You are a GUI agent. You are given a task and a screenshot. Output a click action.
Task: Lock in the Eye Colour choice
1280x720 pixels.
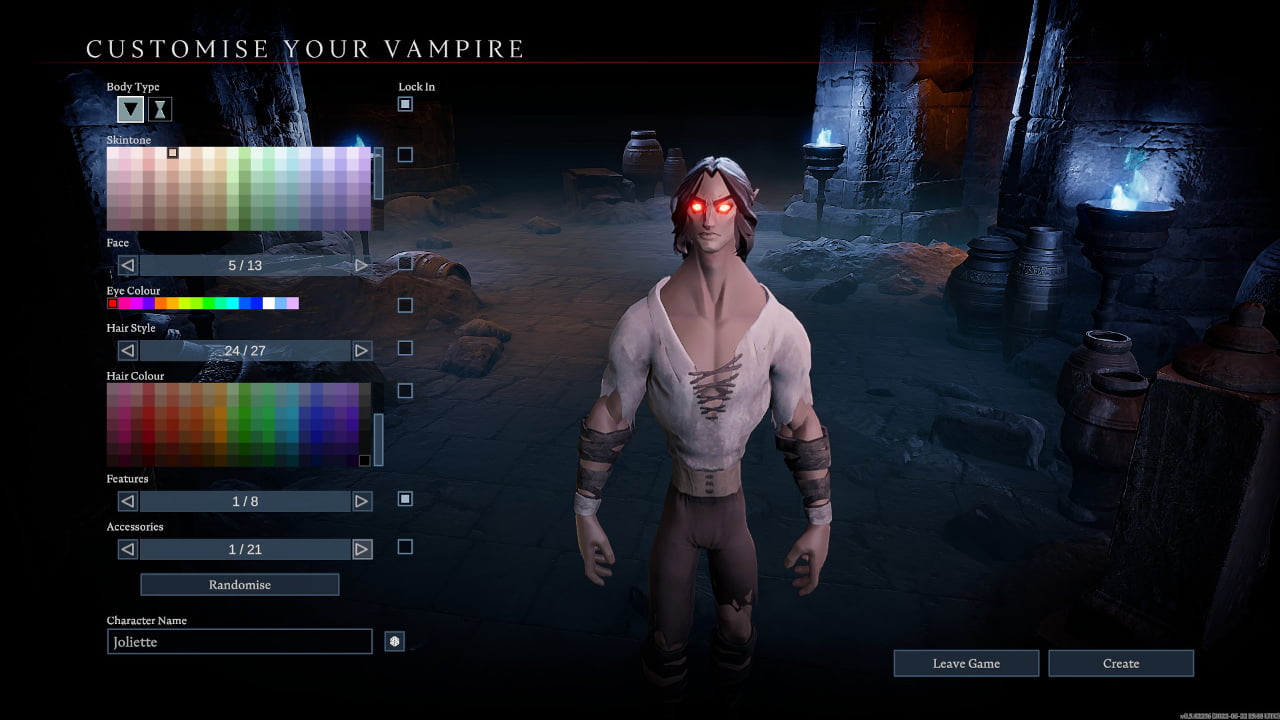coord(405,305)
